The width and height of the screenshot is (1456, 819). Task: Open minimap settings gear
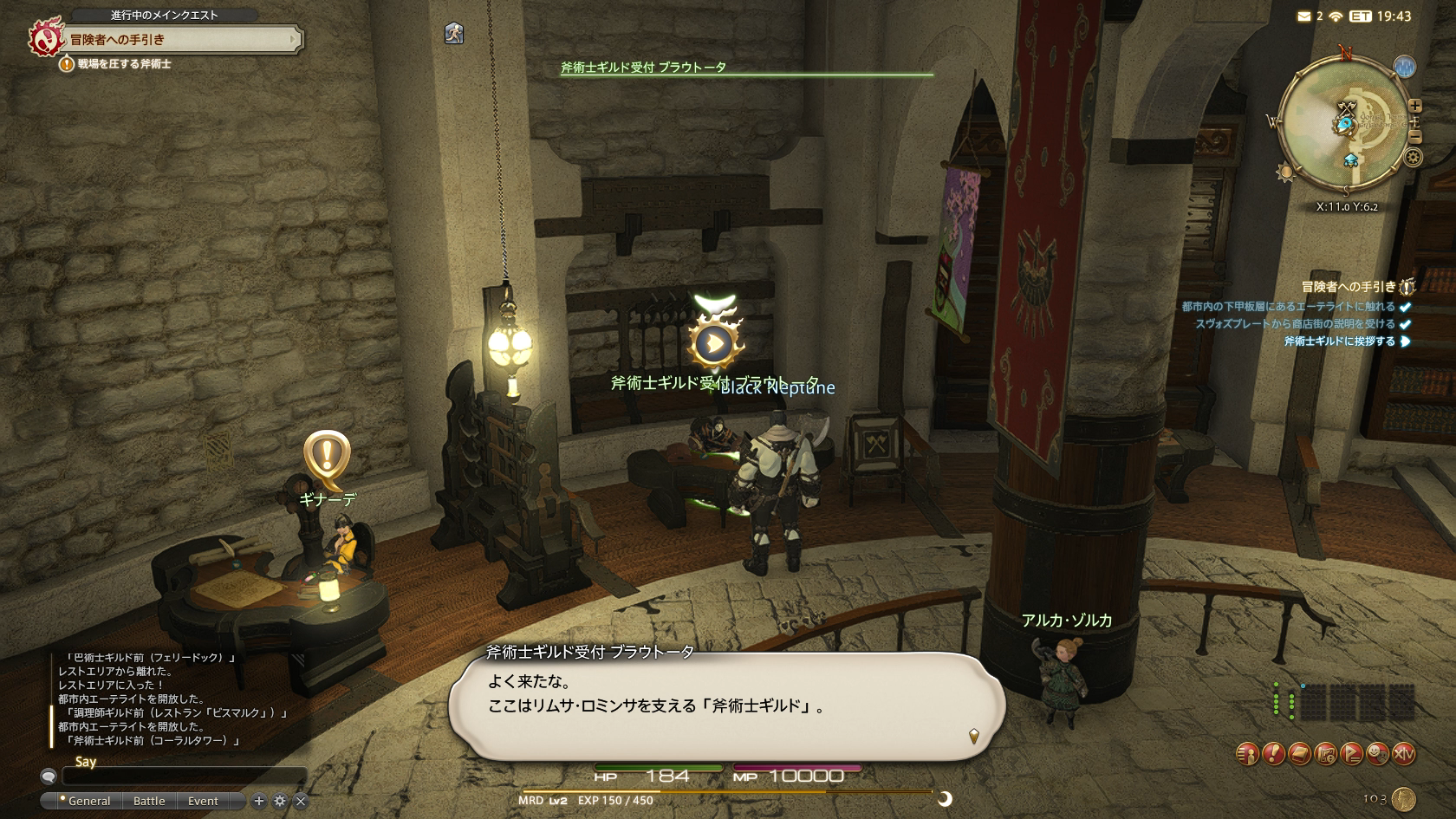coord(1413,158)
